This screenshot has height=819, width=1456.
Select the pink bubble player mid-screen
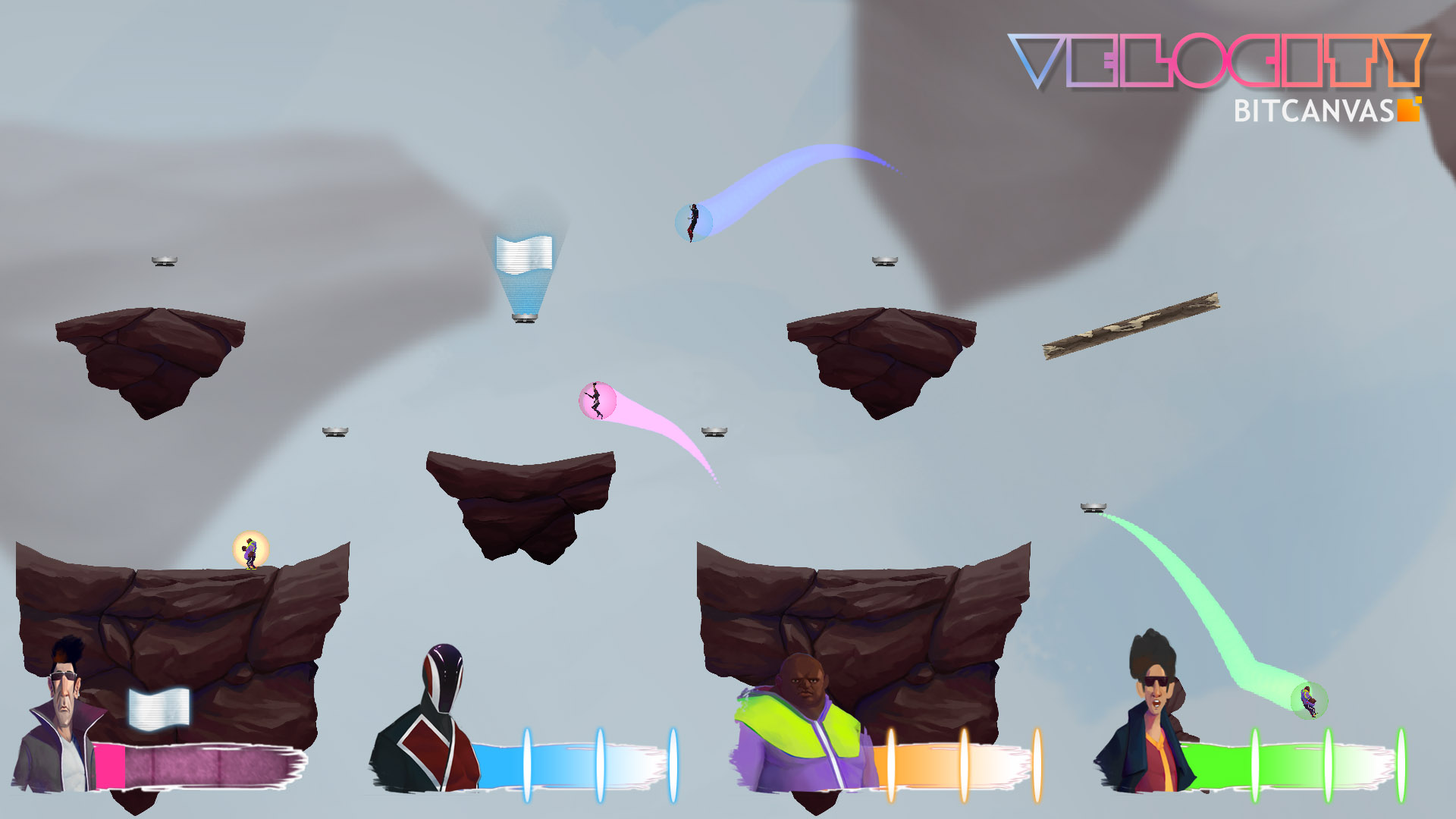[x=598, y=398]
